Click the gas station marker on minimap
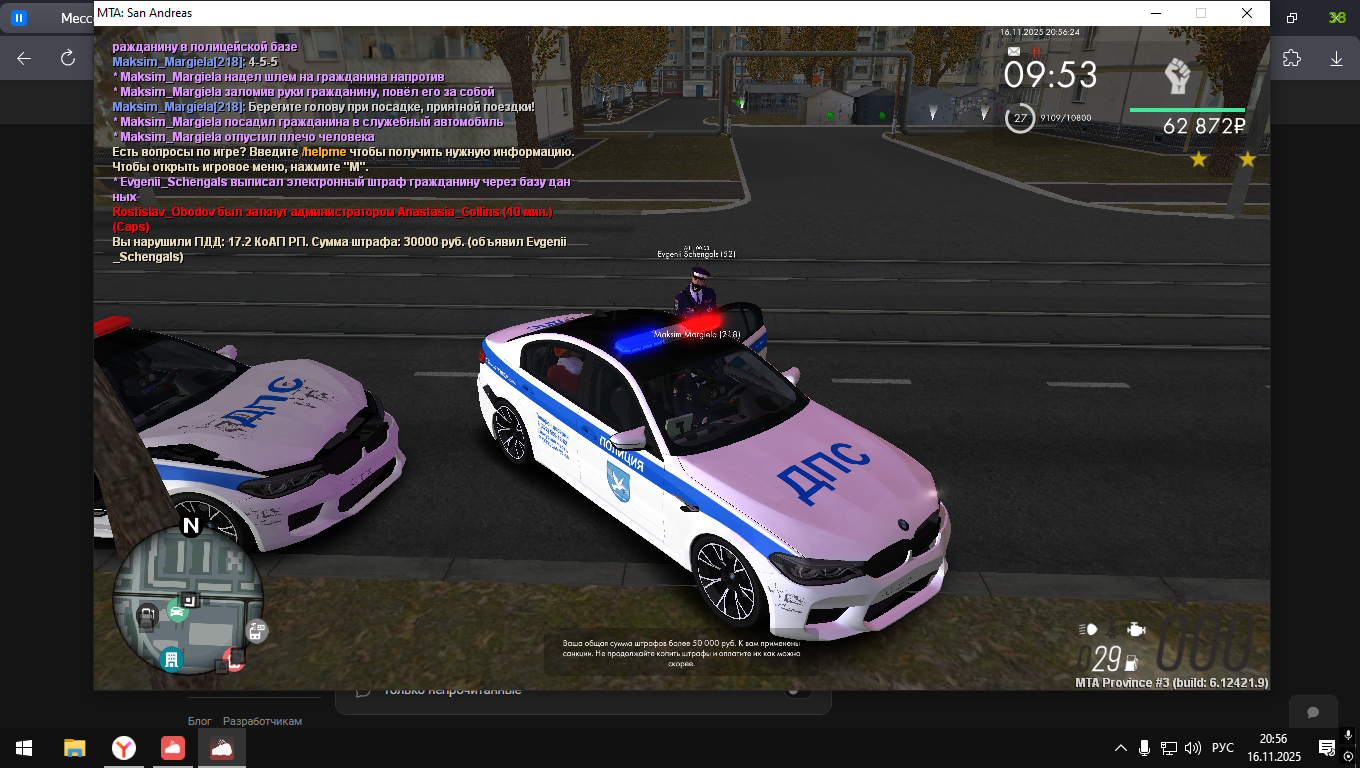The height and width of the screenshot is (768, 1360). (x=147, y=614)
